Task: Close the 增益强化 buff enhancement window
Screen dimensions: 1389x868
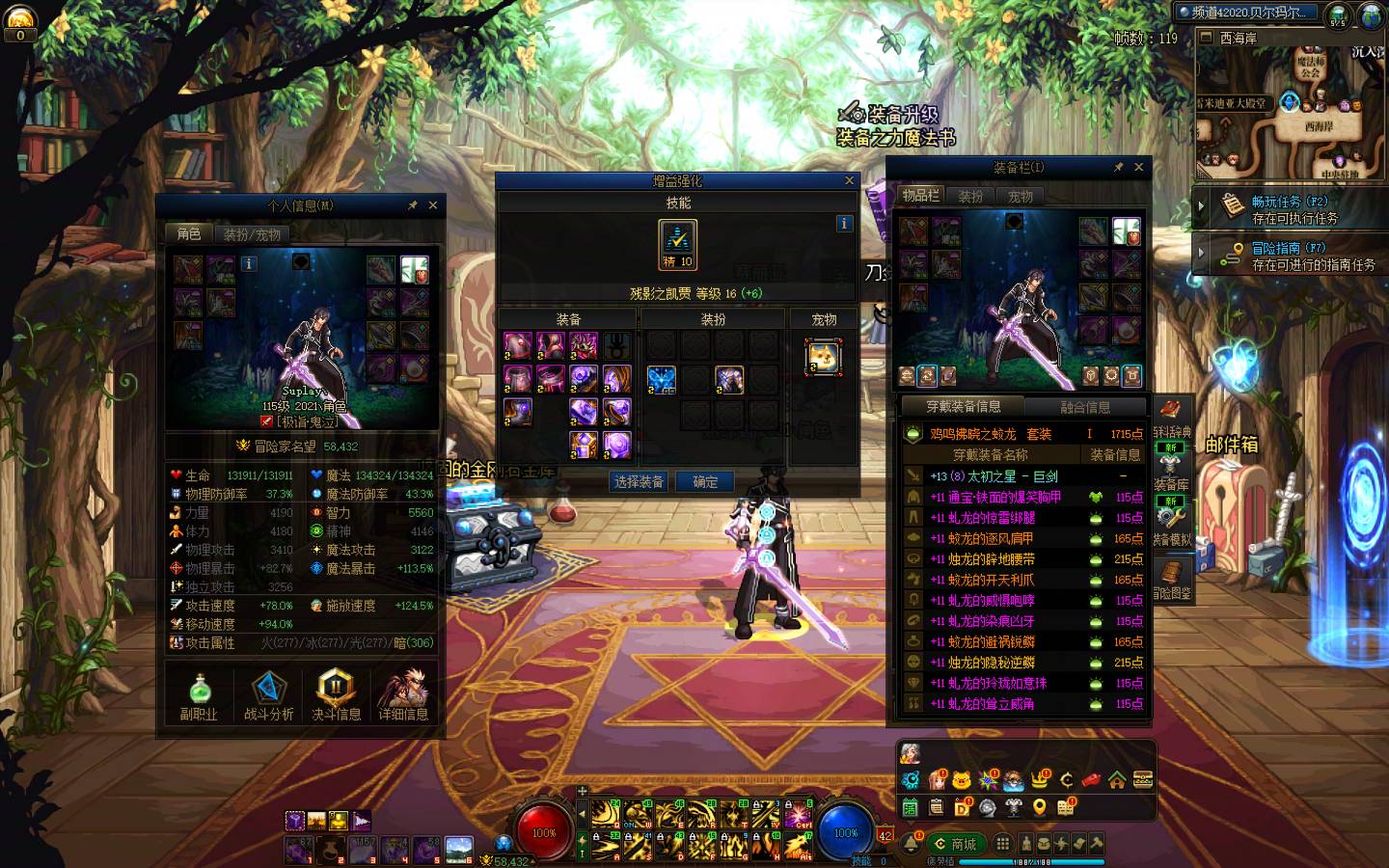Action: point(850,180)
